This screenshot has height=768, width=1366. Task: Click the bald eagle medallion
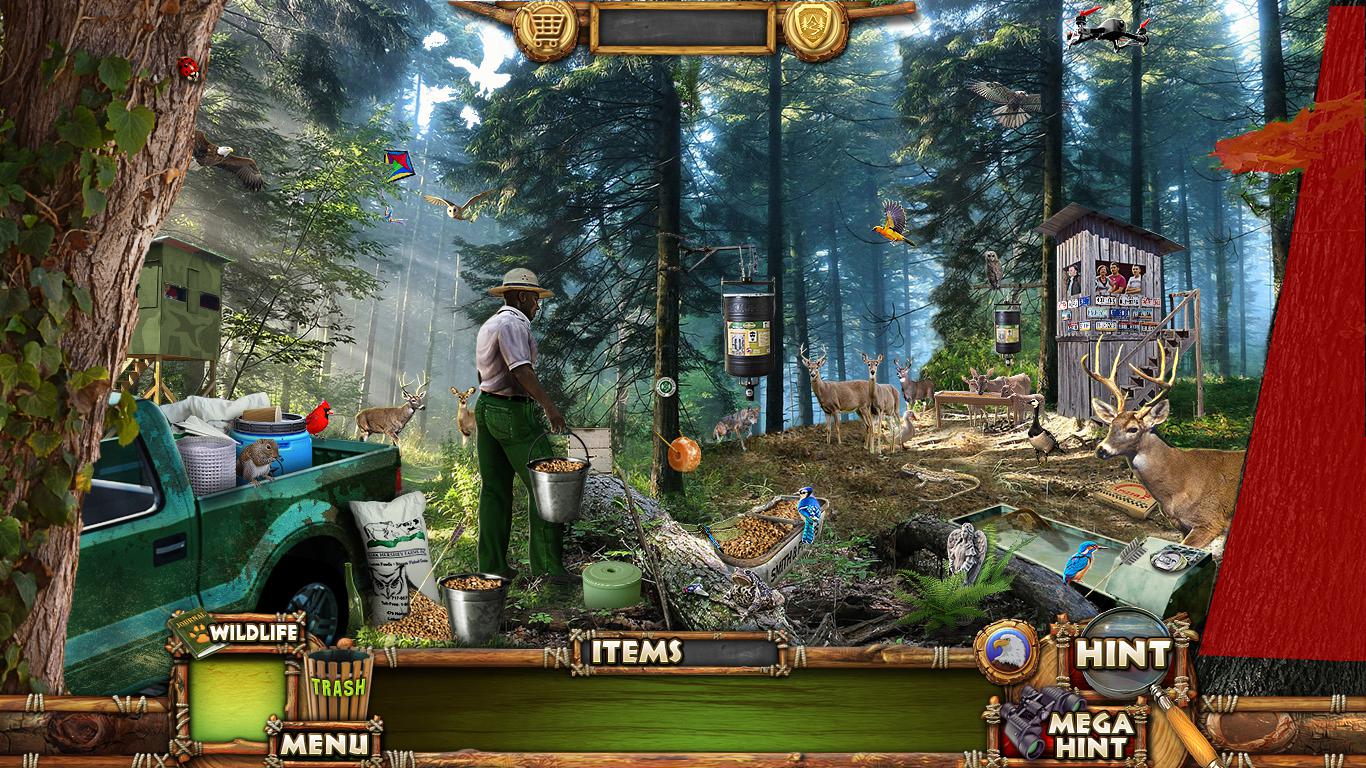pos(1006,652)
